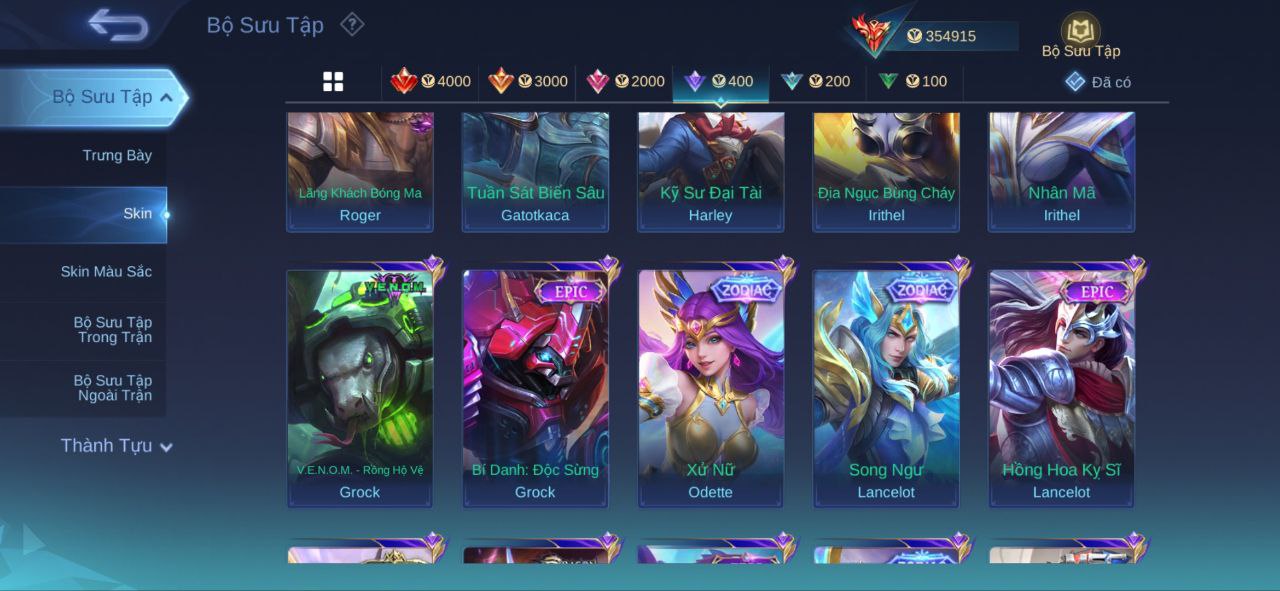The image size is (1280, 591).
Task: Open the Bộ Sưu Tập book icon
Action: coord(1080,32)
